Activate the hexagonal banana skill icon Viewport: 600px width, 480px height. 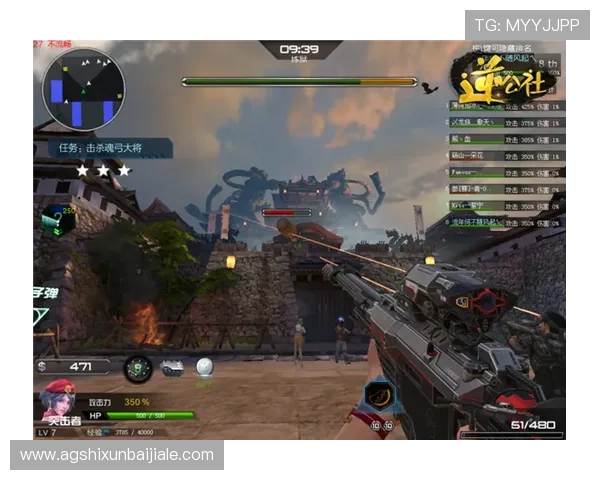pos(377,396)
